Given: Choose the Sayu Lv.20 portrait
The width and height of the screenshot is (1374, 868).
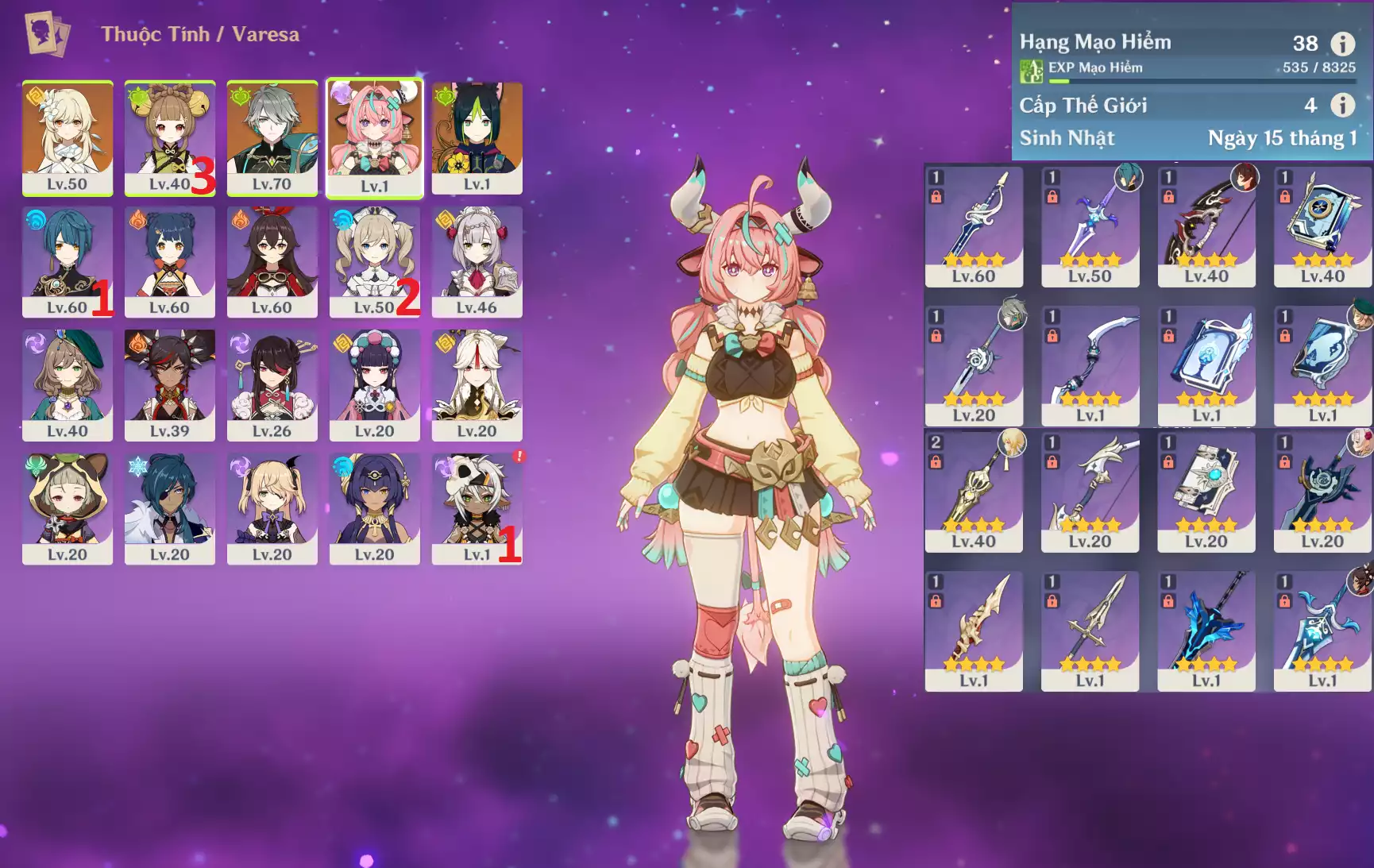Looking at the screenshot, I should click(68, 509).
